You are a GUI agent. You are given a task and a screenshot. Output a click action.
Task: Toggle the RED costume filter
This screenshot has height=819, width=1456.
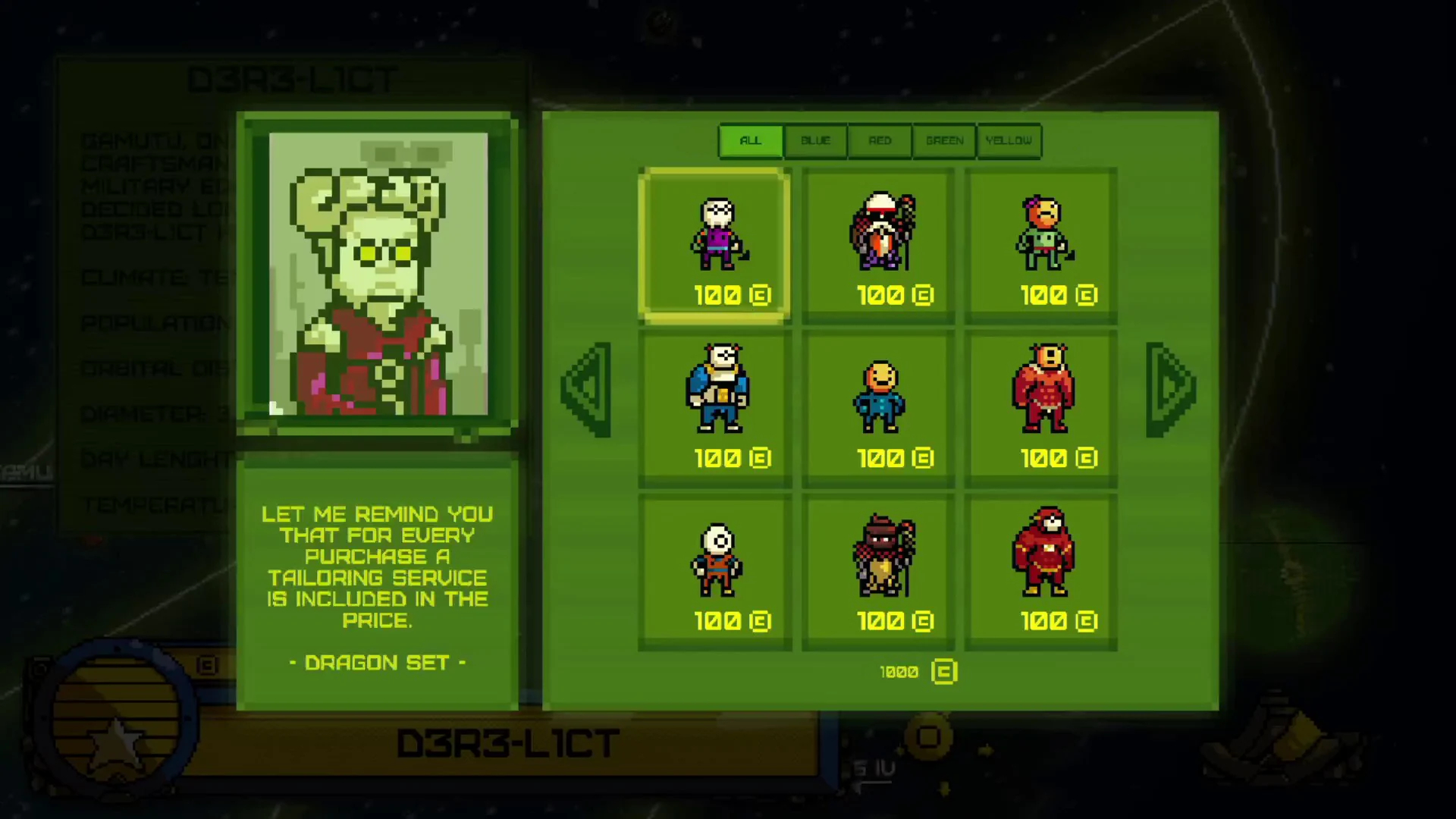pos(879,140)
